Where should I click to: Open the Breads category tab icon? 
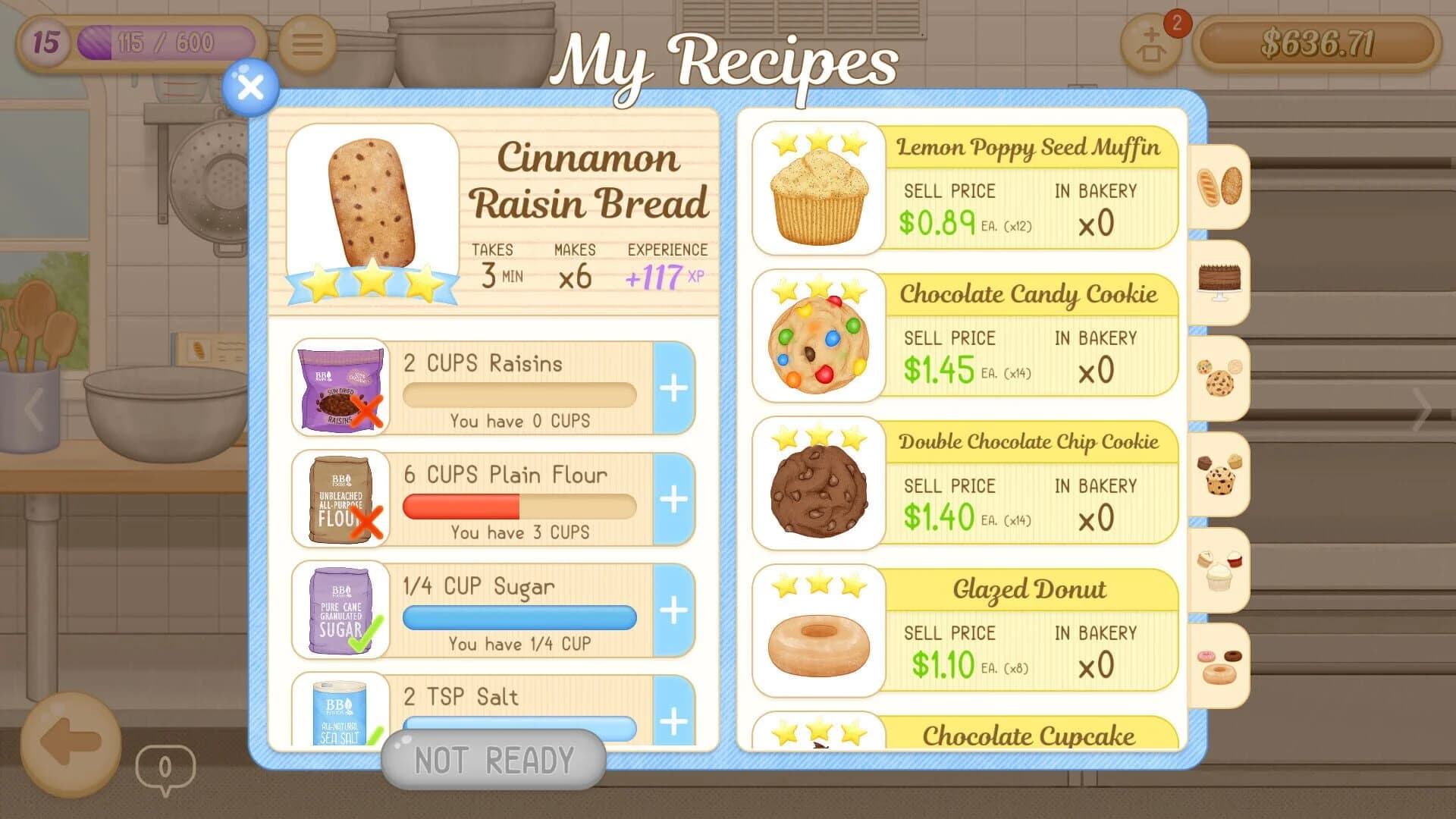pos(1219,186)
